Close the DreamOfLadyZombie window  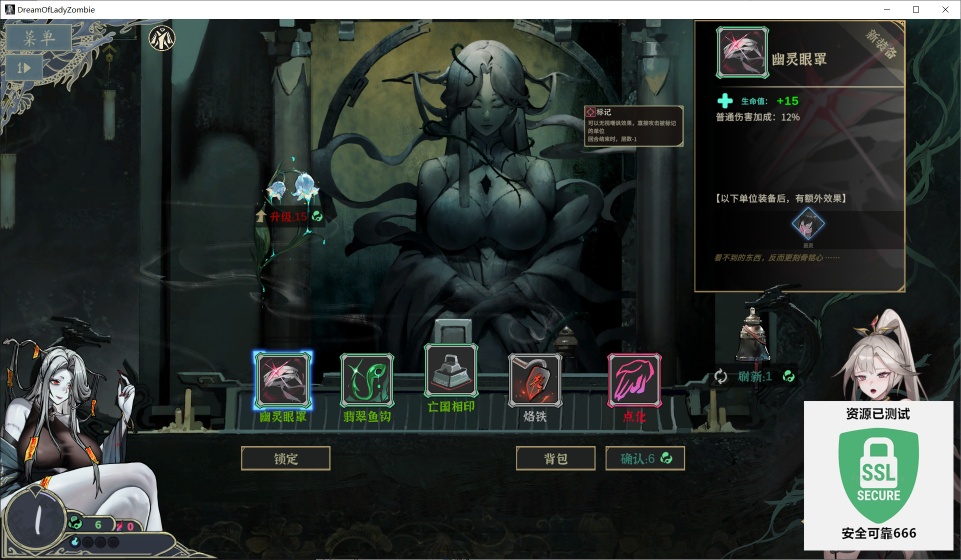point(944,9)
